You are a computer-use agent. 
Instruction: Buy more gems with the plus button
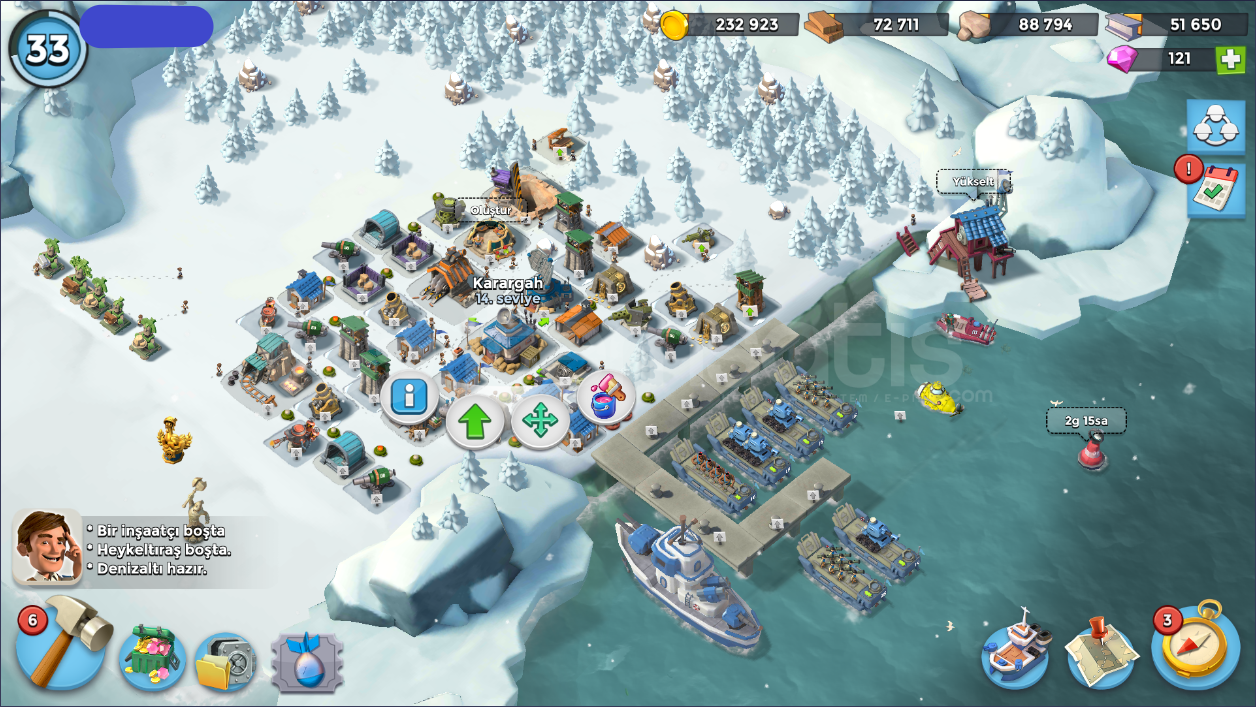1230,59
